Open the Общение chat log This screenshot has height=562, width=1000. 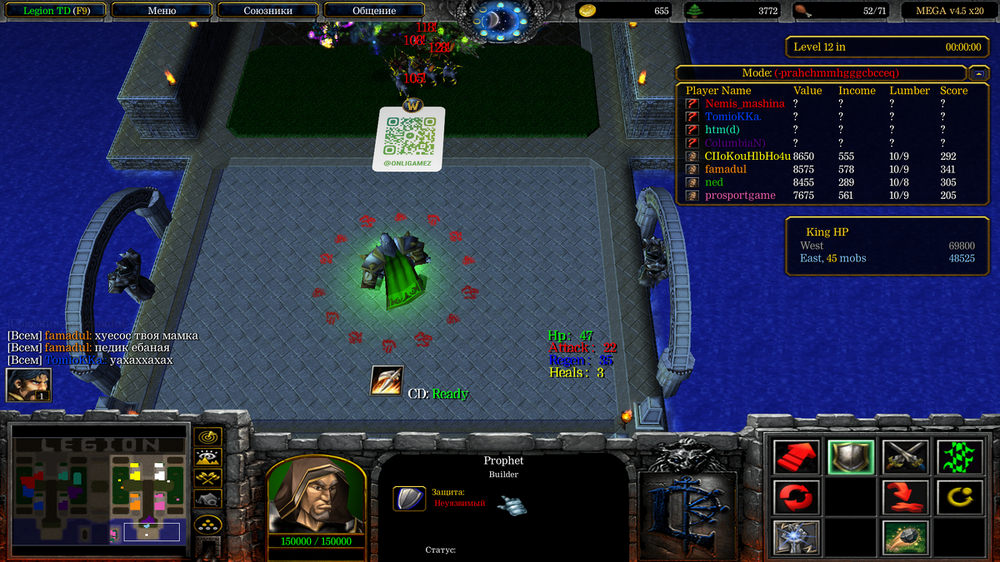(373, 11)
